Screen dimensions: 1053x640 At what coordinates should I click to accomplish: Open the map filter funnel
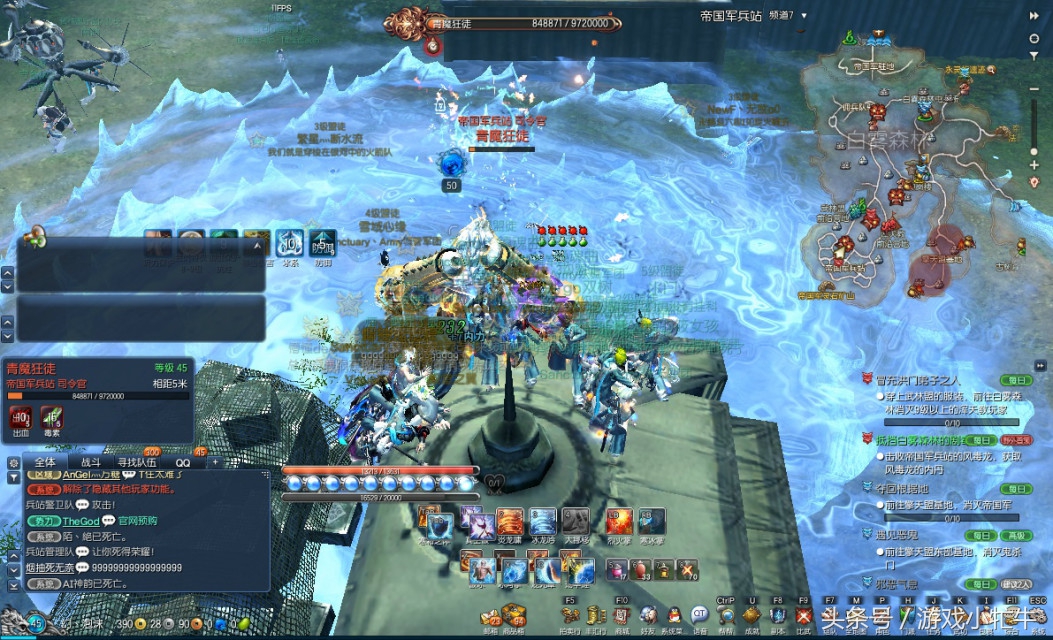(x=1035, y=55)
